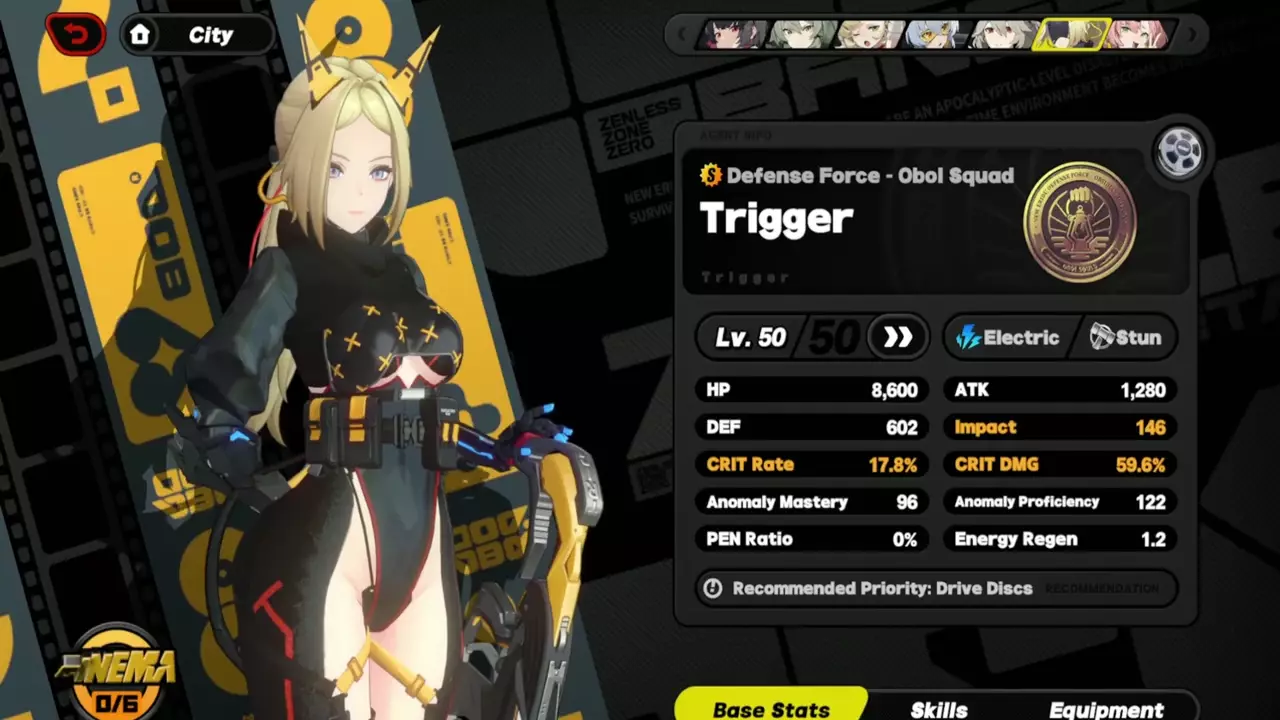Viewport: 1280px width, 720px height.
Task: Open the Cinema 0/6 badge
Action: 118,673
